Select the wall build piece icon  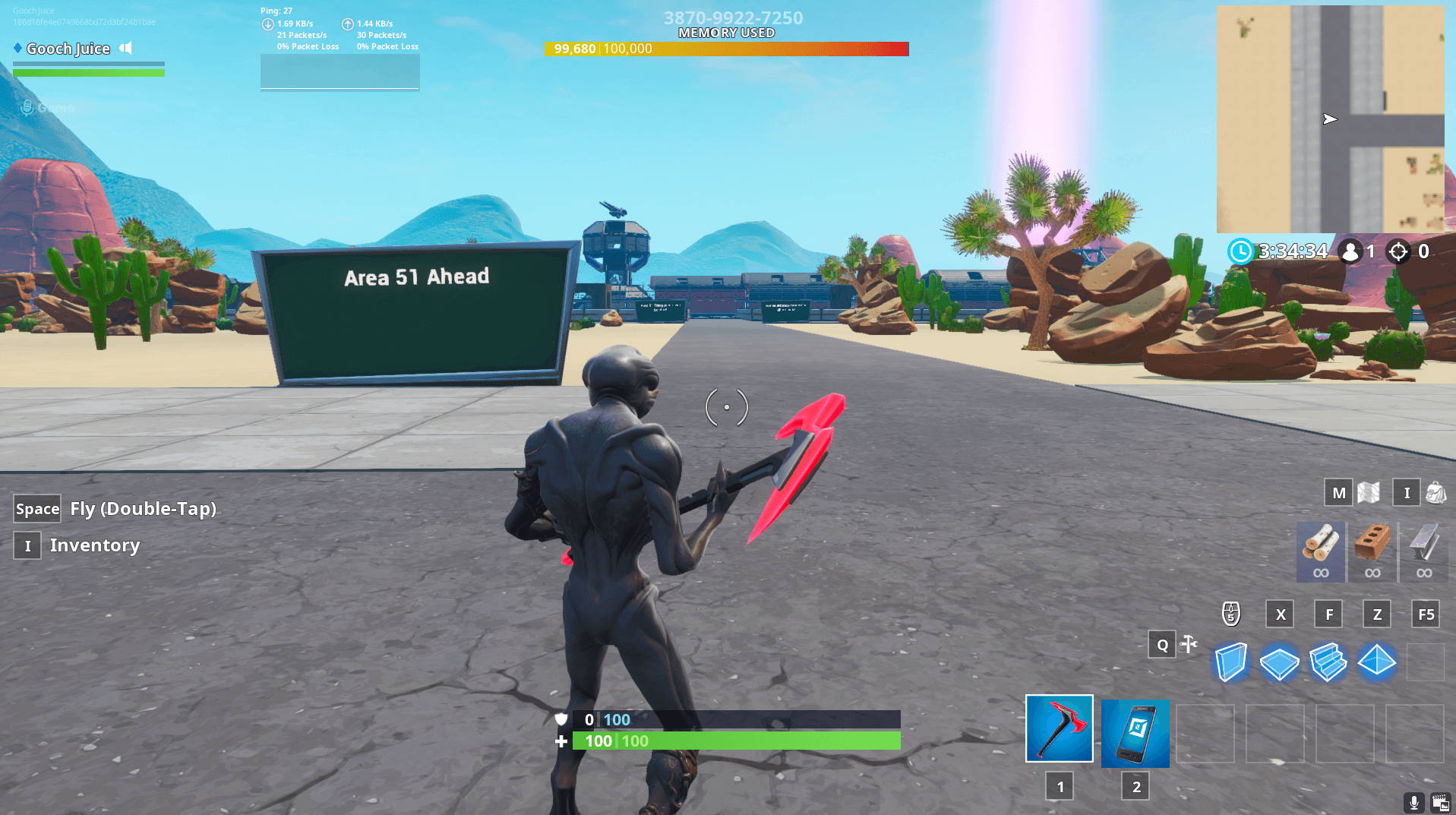tap(1230, 662)
